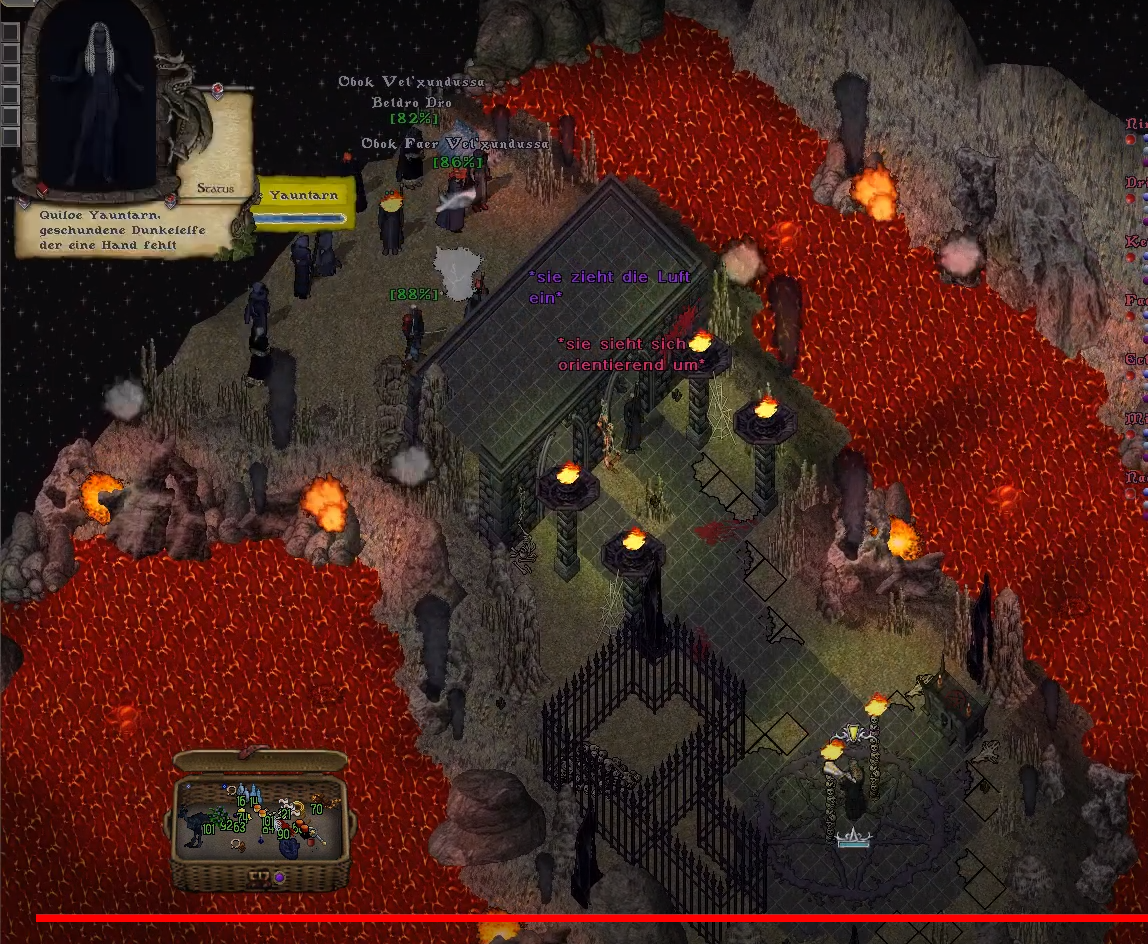Select the dark ostrich figure in backpack
The height and width of the screenshot is (944, 1148).
(x=191, y=826)
